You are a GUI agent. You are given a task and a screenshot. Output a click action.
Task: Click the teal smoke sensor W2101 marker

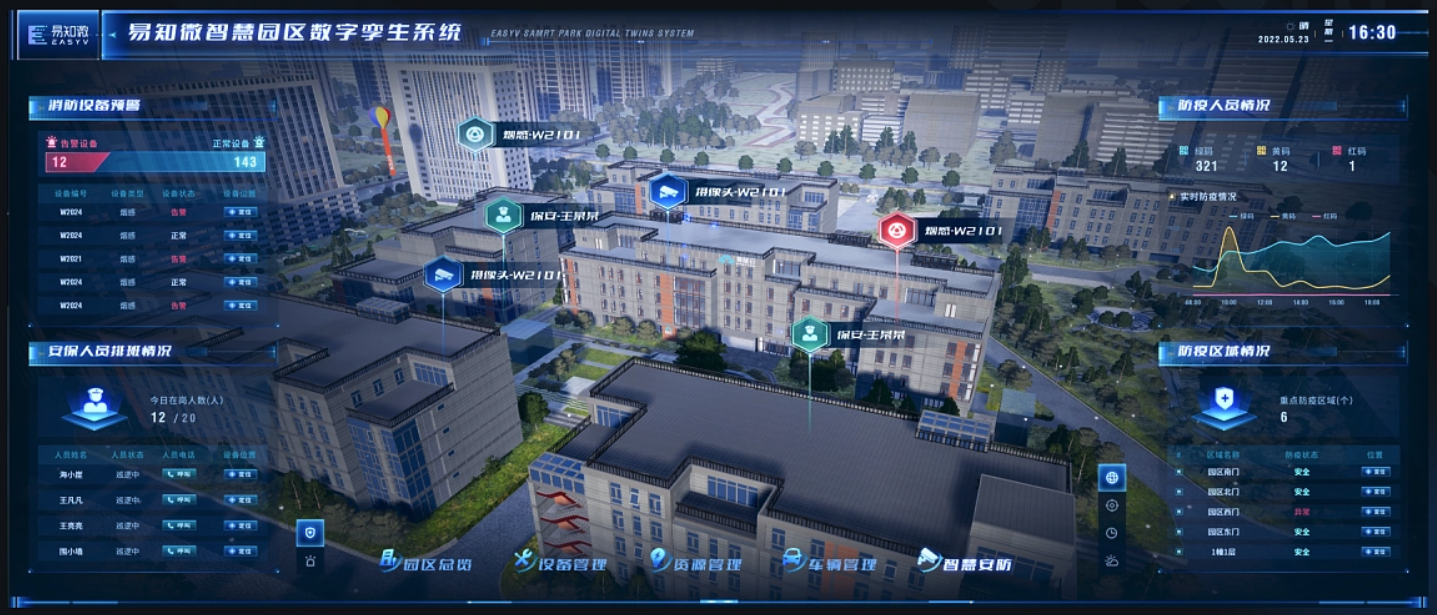click(474, 134)
